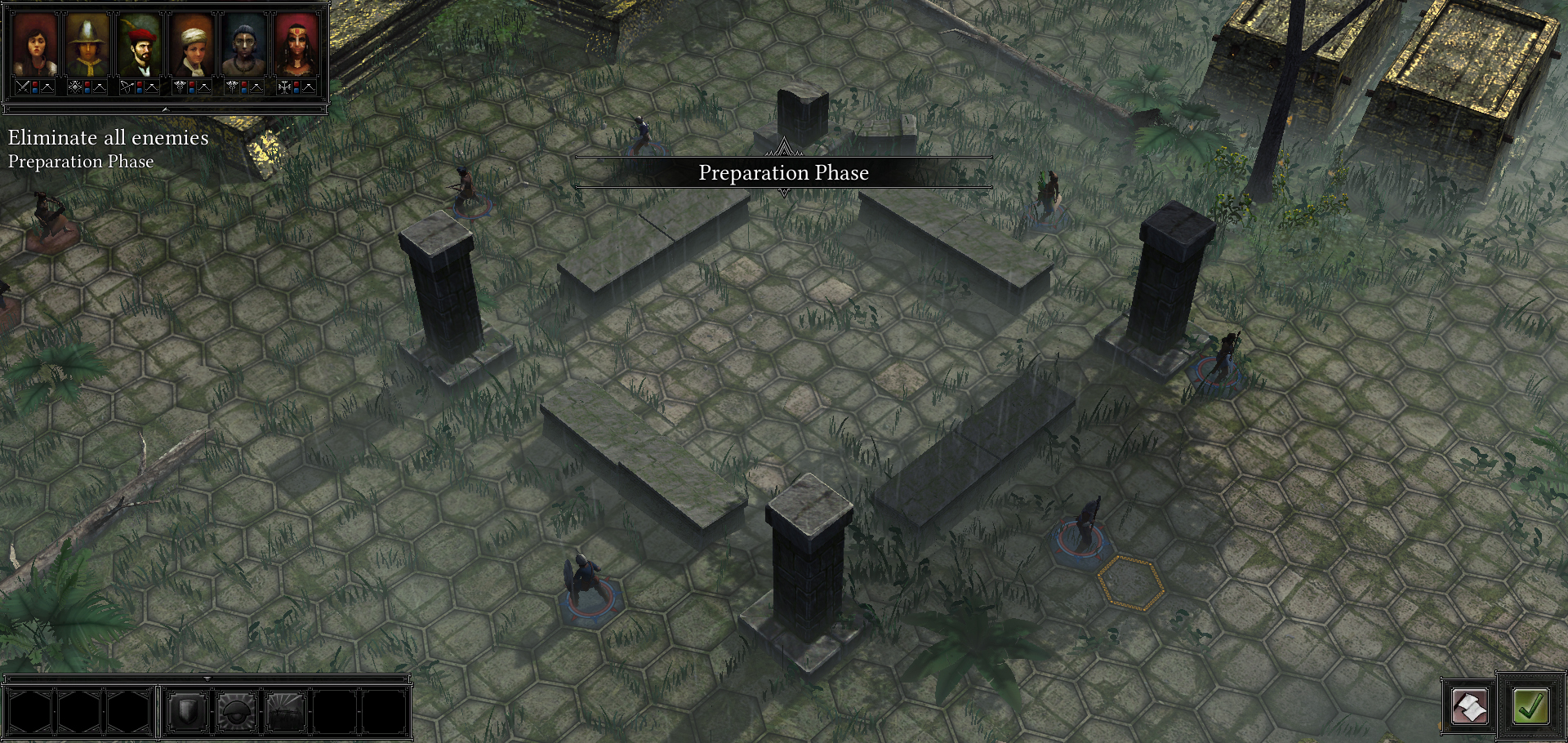Select the unit on the yellow-highlighted hex tile
The image size is (1568, 743).
(1130, 582)
